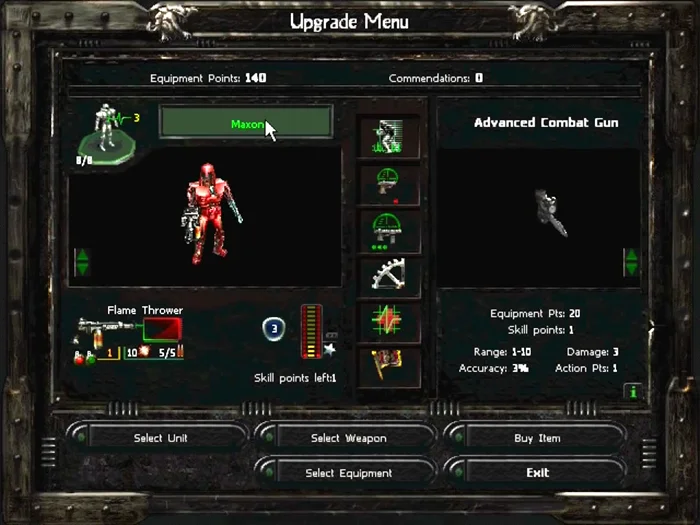
Task: Click the Maxon unit name field
Action: pos(246,124)
